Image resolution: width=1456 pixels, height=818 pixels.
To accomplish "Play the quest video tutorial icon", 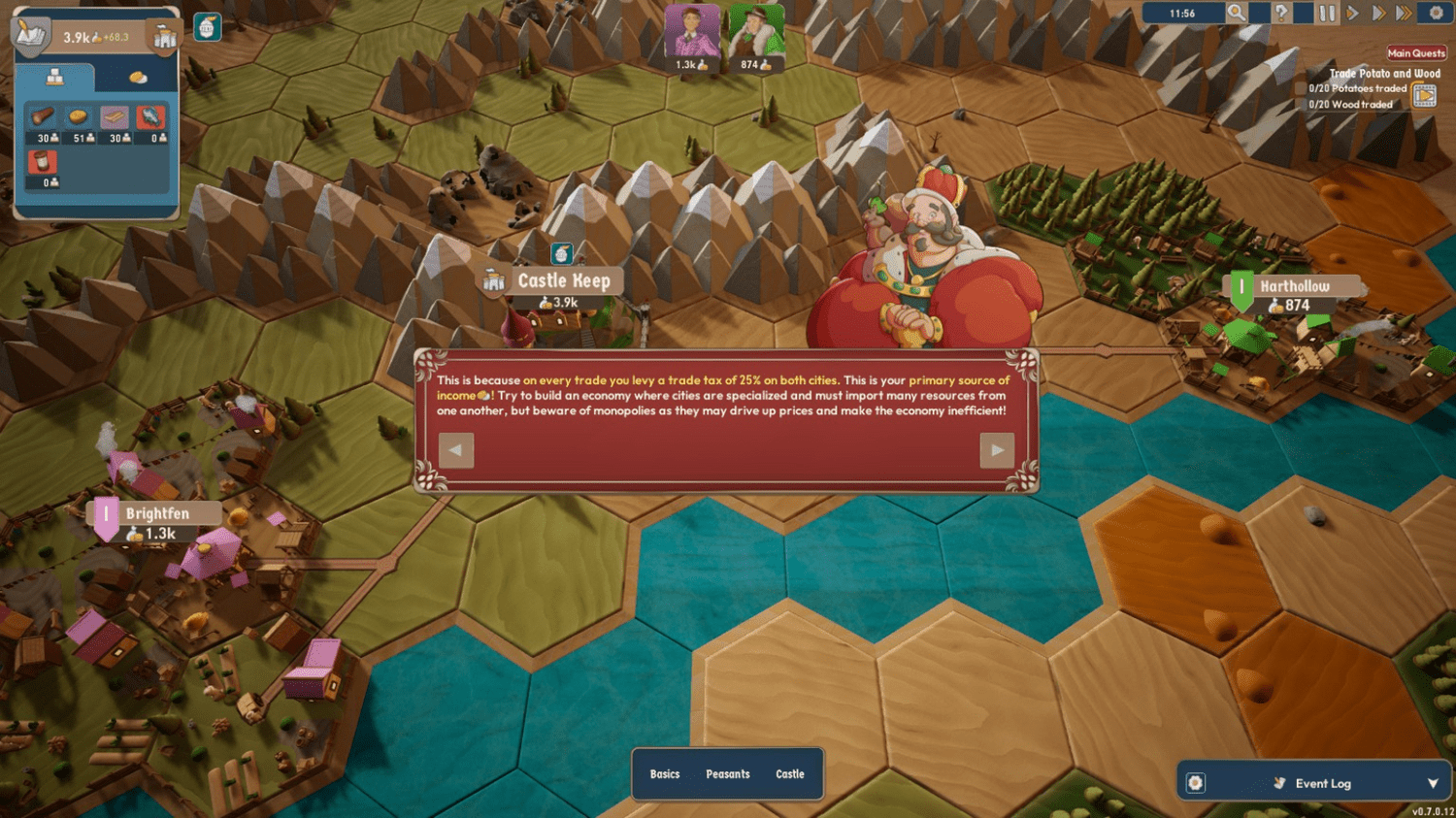I will click(x=1424, y=95).
